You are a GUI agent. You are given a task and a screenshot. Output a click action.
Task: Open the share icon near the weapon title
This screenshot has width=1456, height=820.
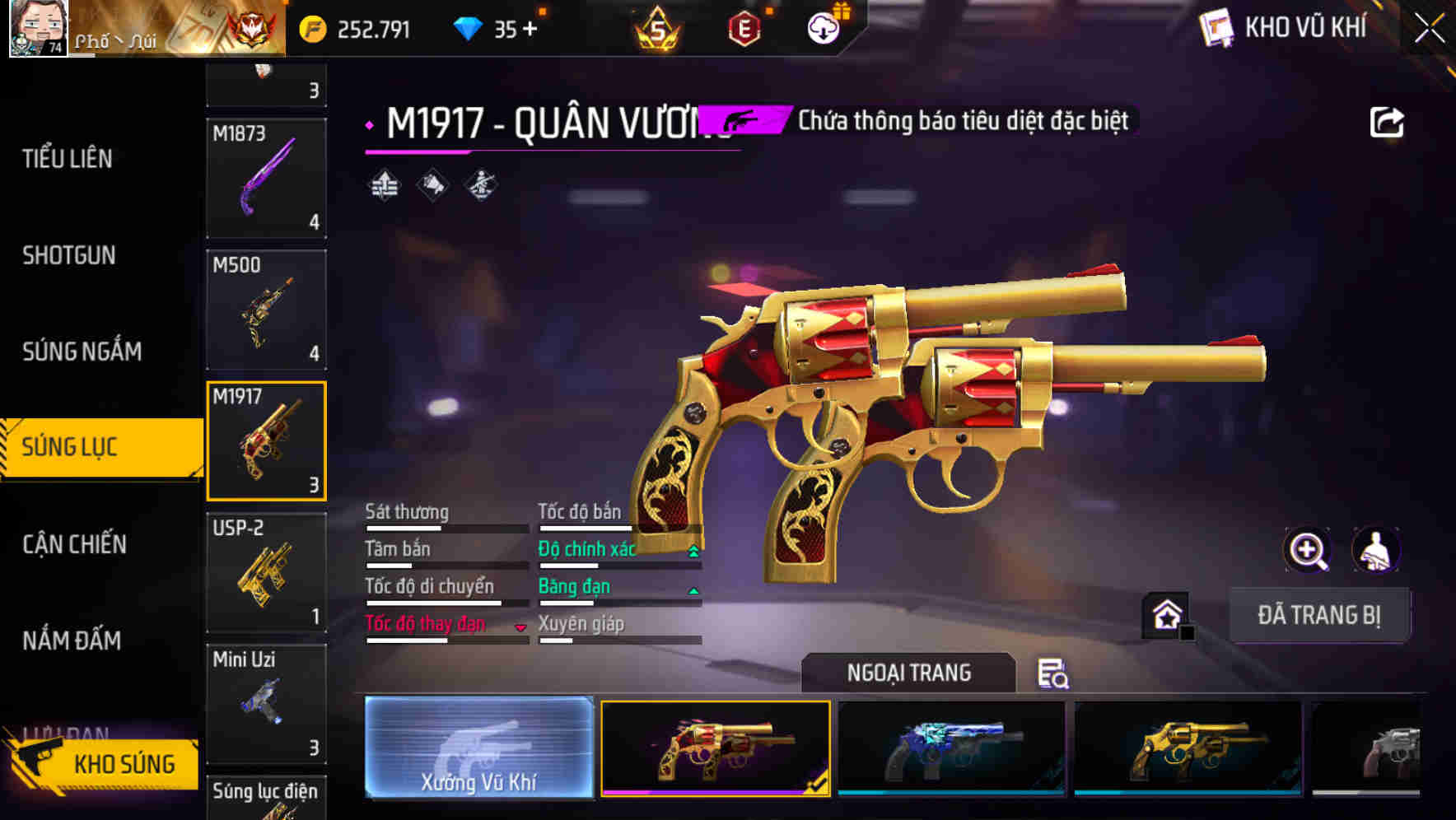pos(1388,121)
